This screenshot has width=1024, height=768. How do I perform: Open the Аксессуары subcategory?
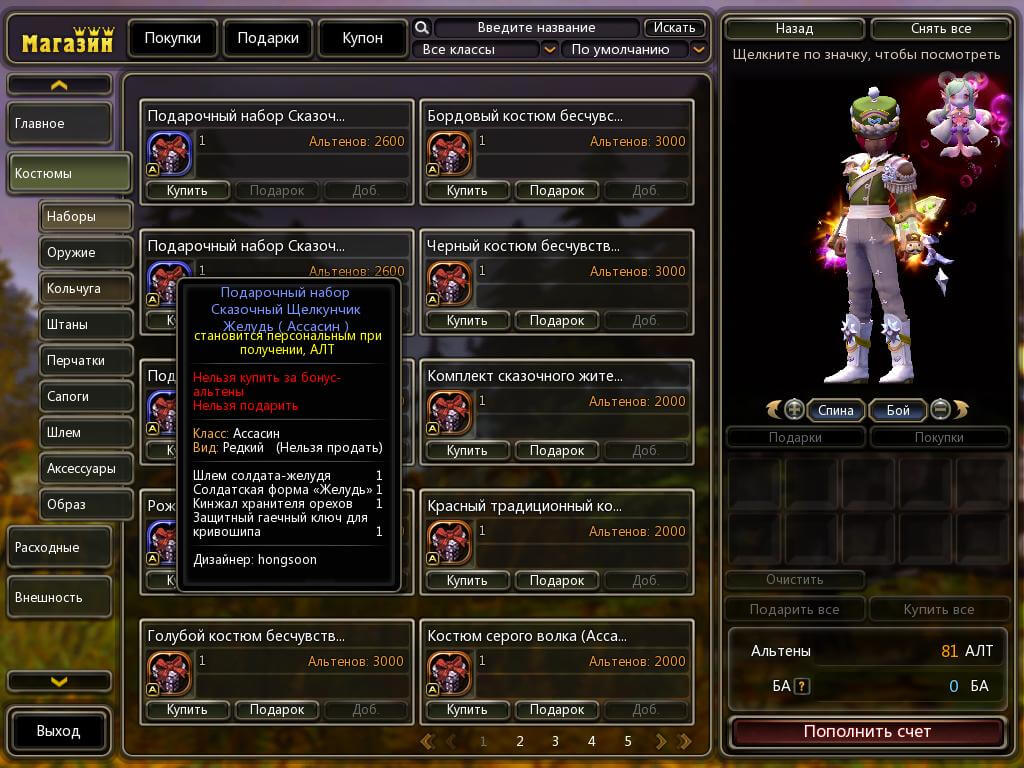click(86, 468)
